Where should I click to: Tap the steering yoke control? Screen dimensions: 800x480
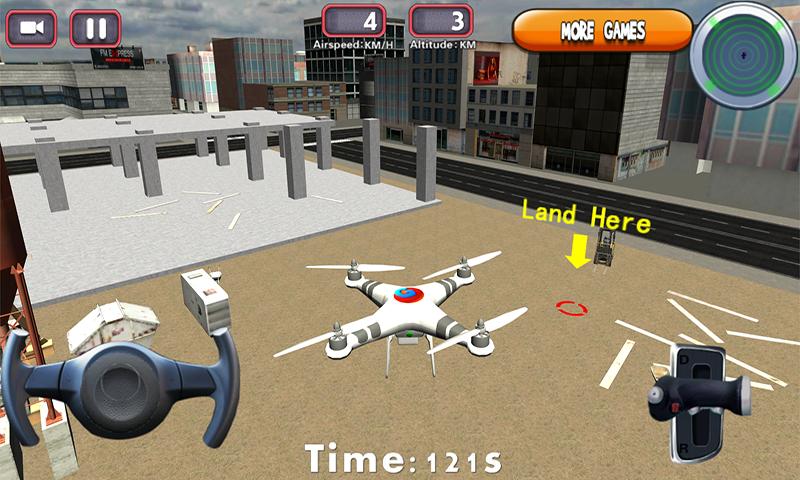coord(122,380)
